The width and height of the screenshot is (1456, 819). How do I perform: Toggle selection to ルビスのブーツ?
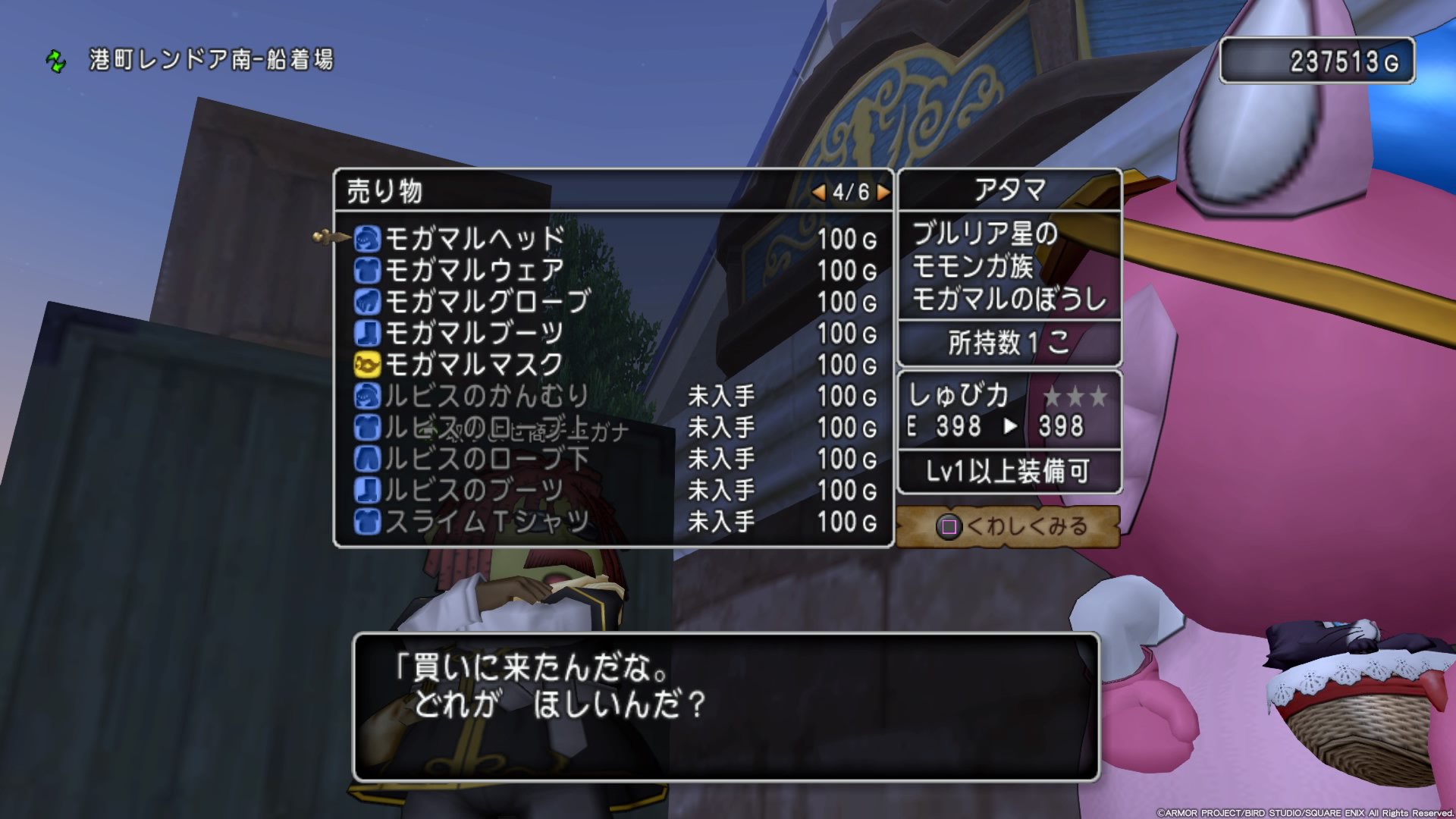tap(369, 490)
